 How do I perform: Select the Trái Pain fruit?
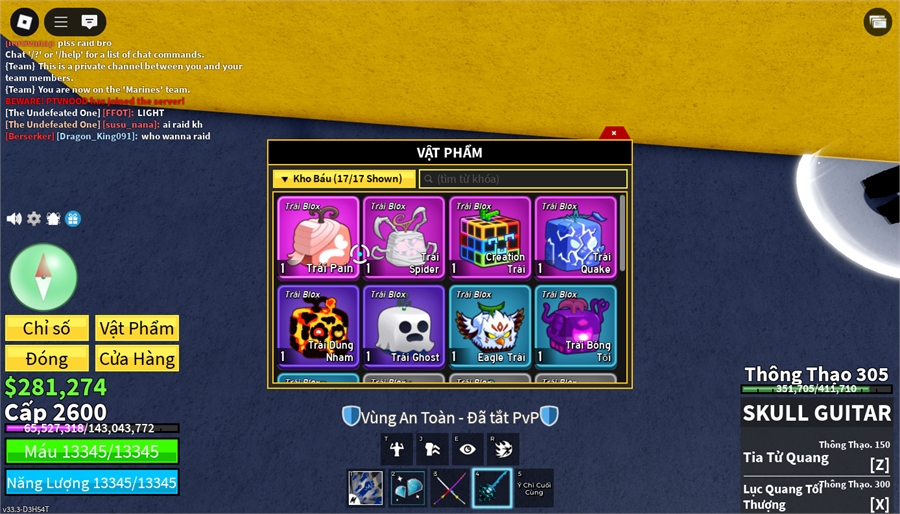318,237
